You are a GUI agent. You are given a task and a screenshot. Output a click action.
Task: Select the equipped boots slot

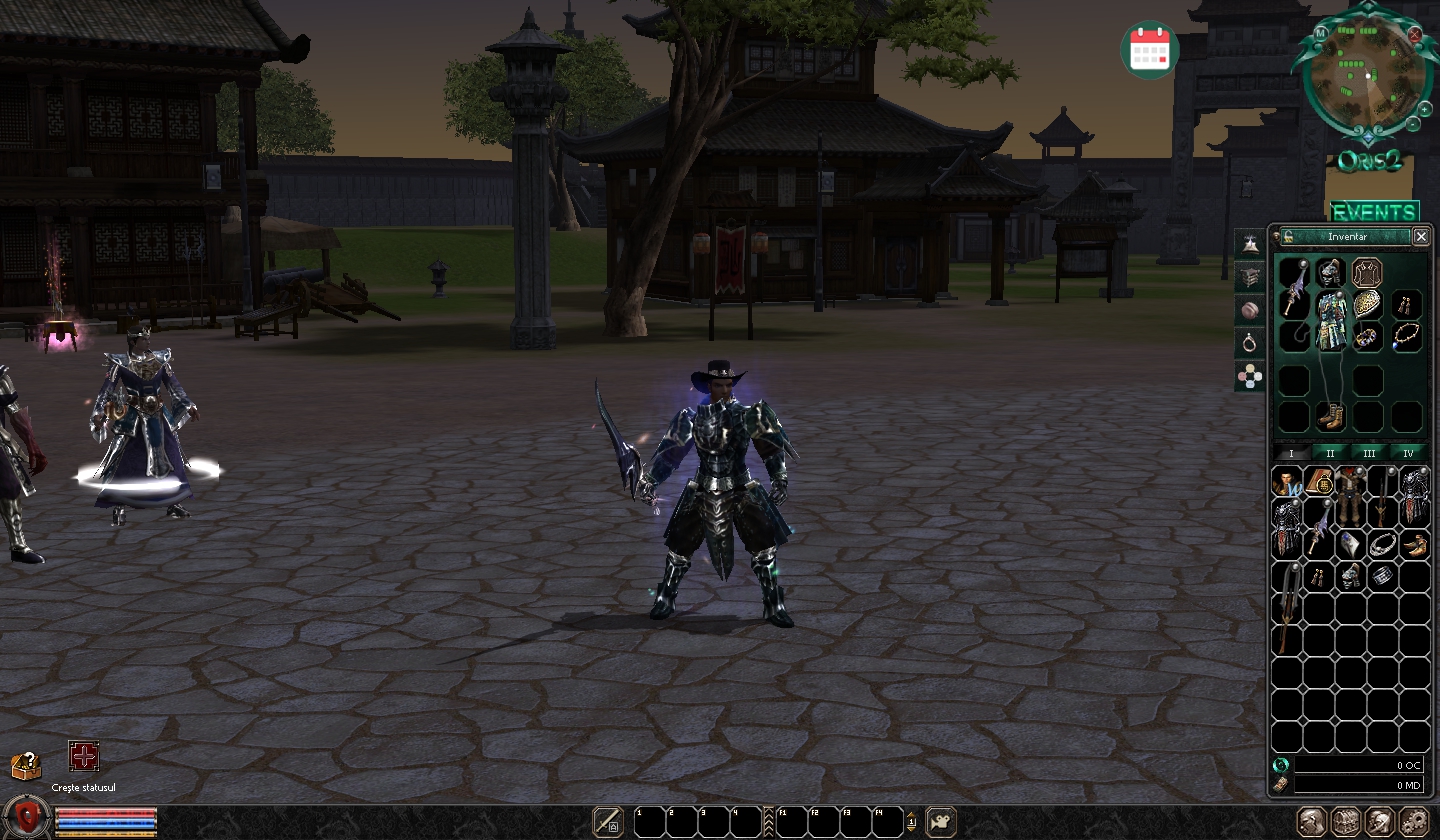coord(1330,416)
